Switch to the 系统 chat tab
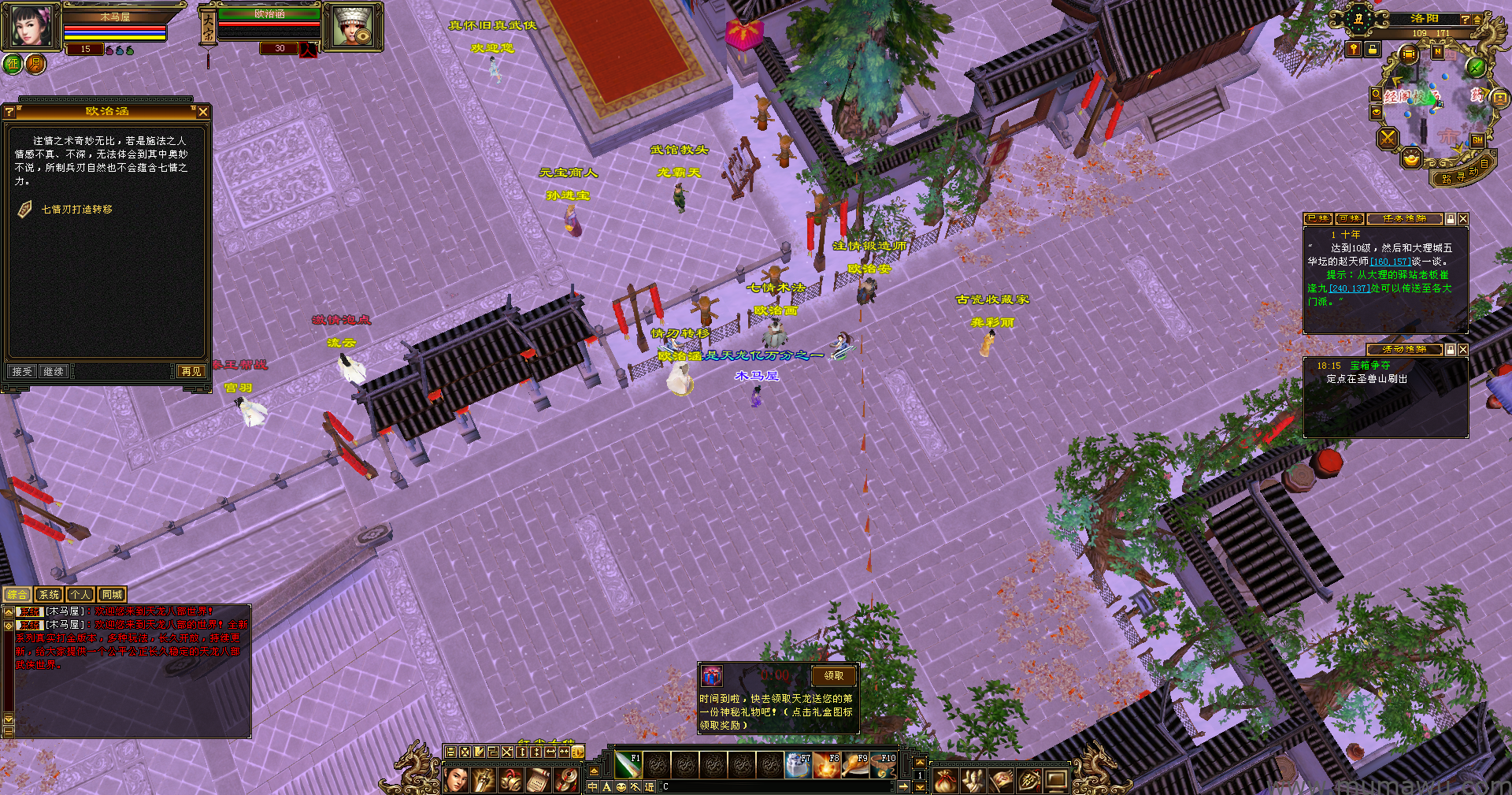Image resolution: width=1512 pixels, height=795 pixels. pos(49,595)
